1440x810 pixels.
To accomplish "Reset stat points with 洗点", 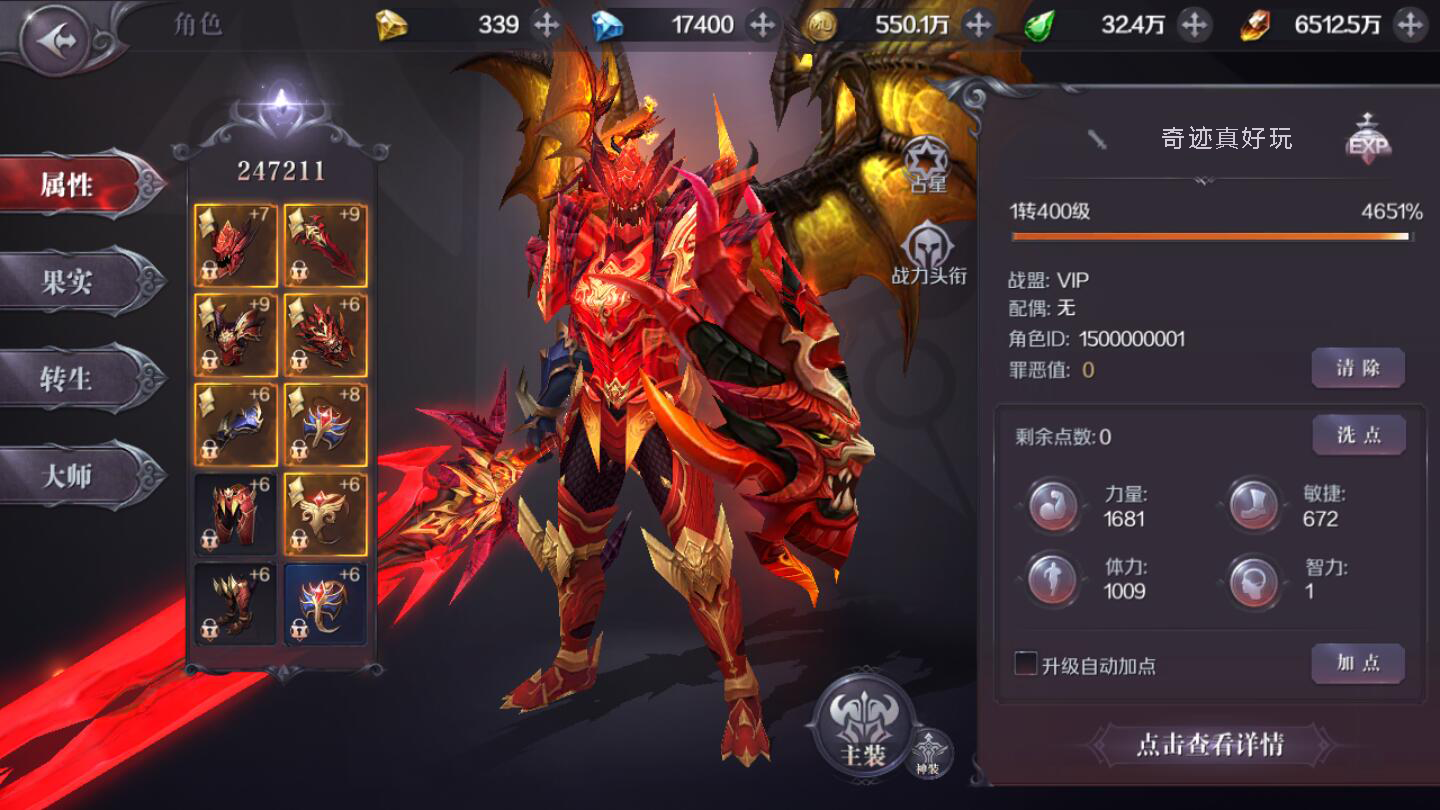I will (1358, 435).
